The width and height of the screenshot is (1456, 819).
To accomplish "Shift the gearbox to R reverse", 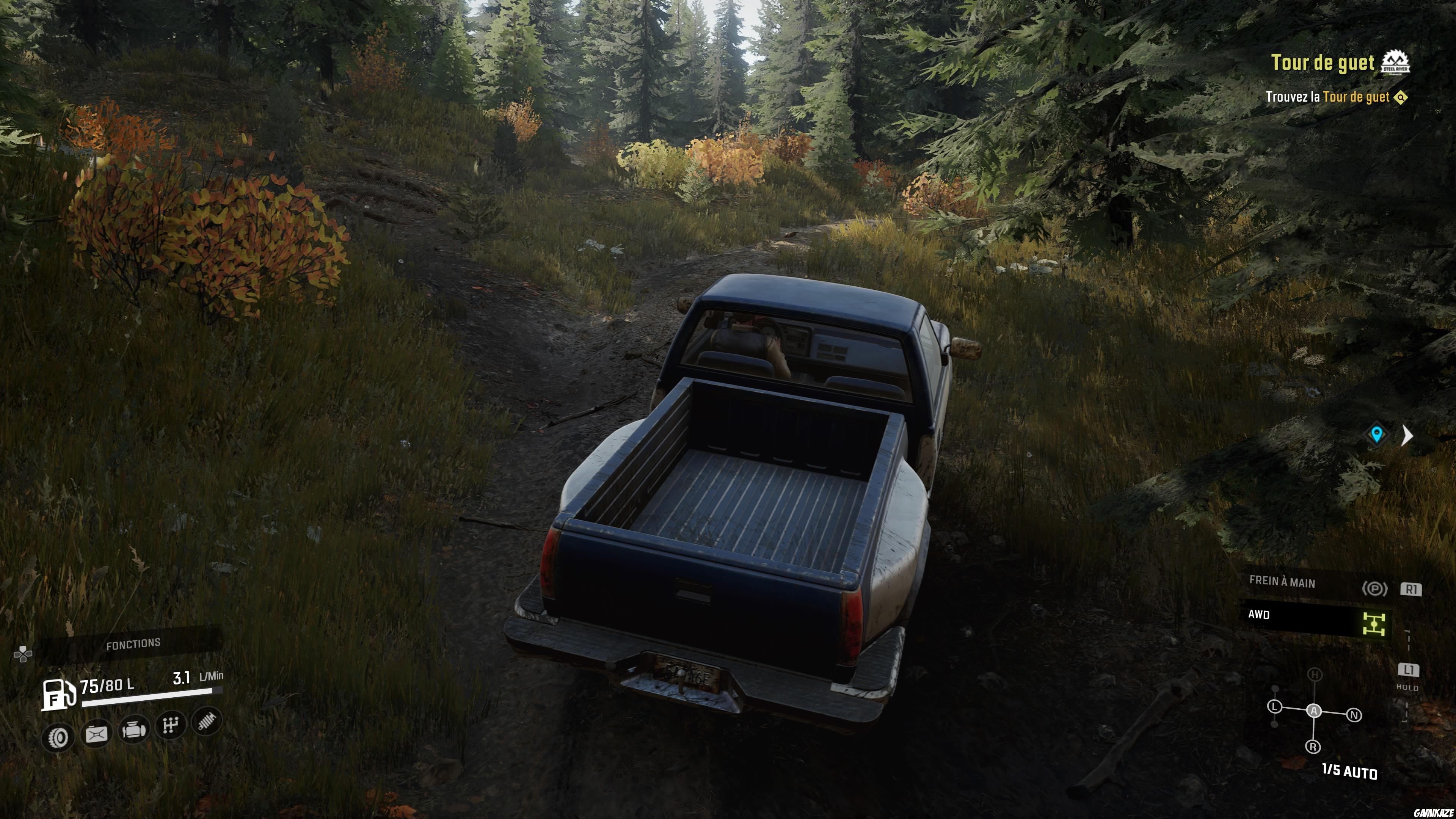I will 1313,747.
